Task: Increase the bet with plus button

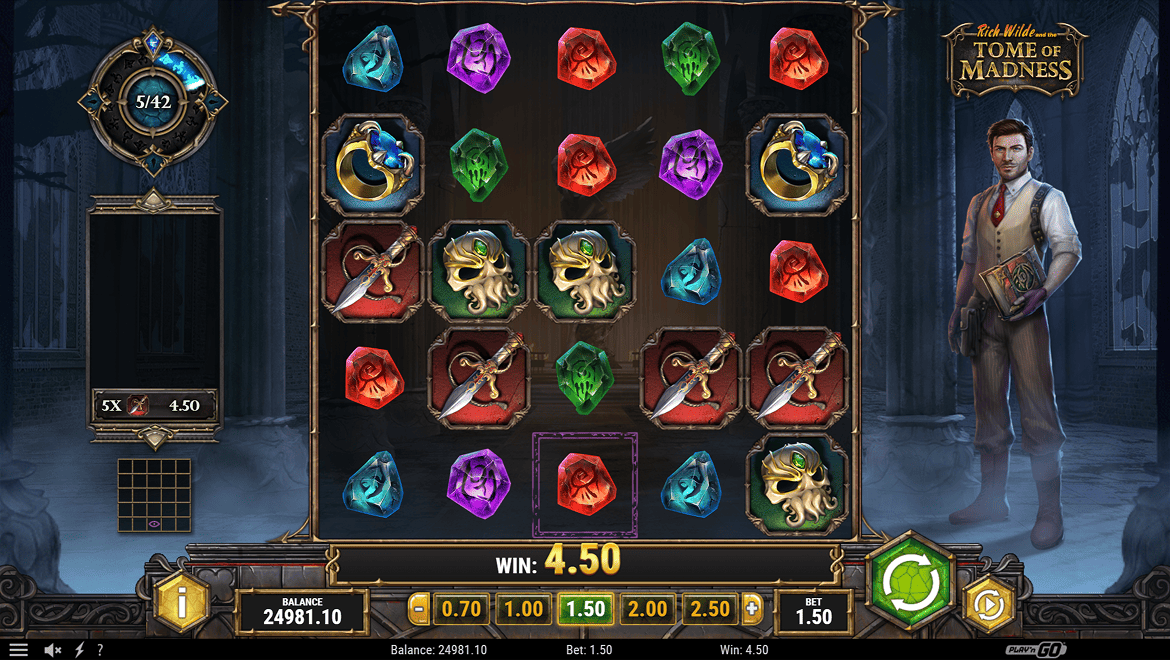Action: pyautogui.click(x=752, y=608)
